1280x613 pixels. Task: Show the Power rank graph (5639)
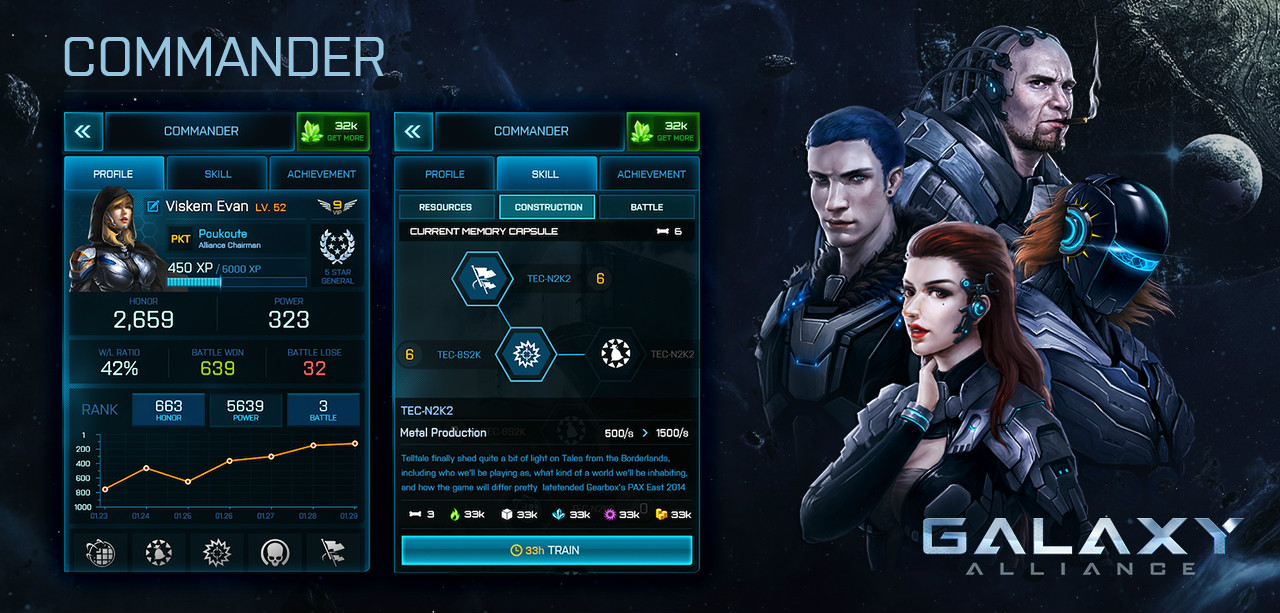point(245,409)
